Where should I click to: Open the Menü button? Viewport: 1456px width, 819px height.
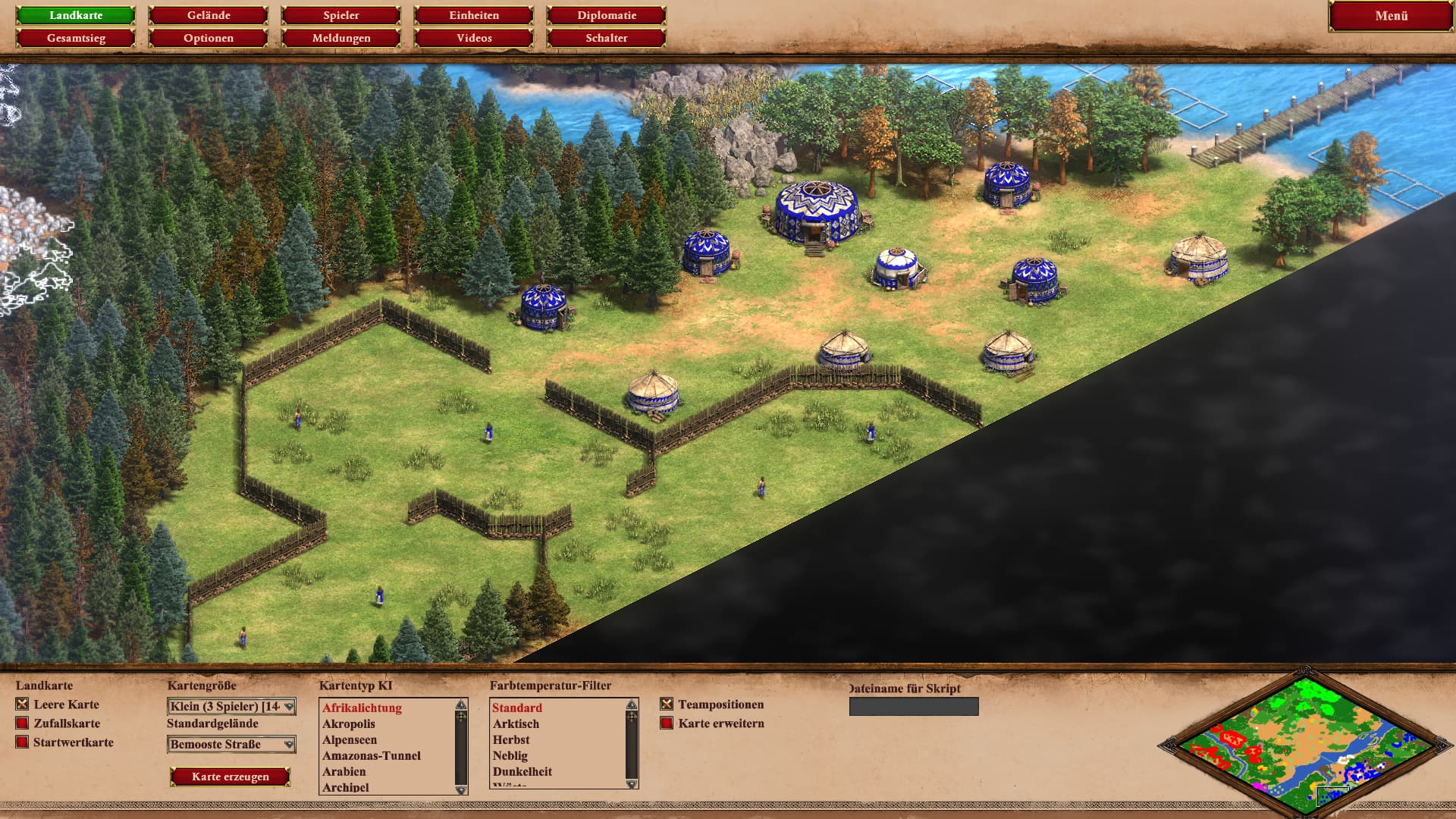1391,16
